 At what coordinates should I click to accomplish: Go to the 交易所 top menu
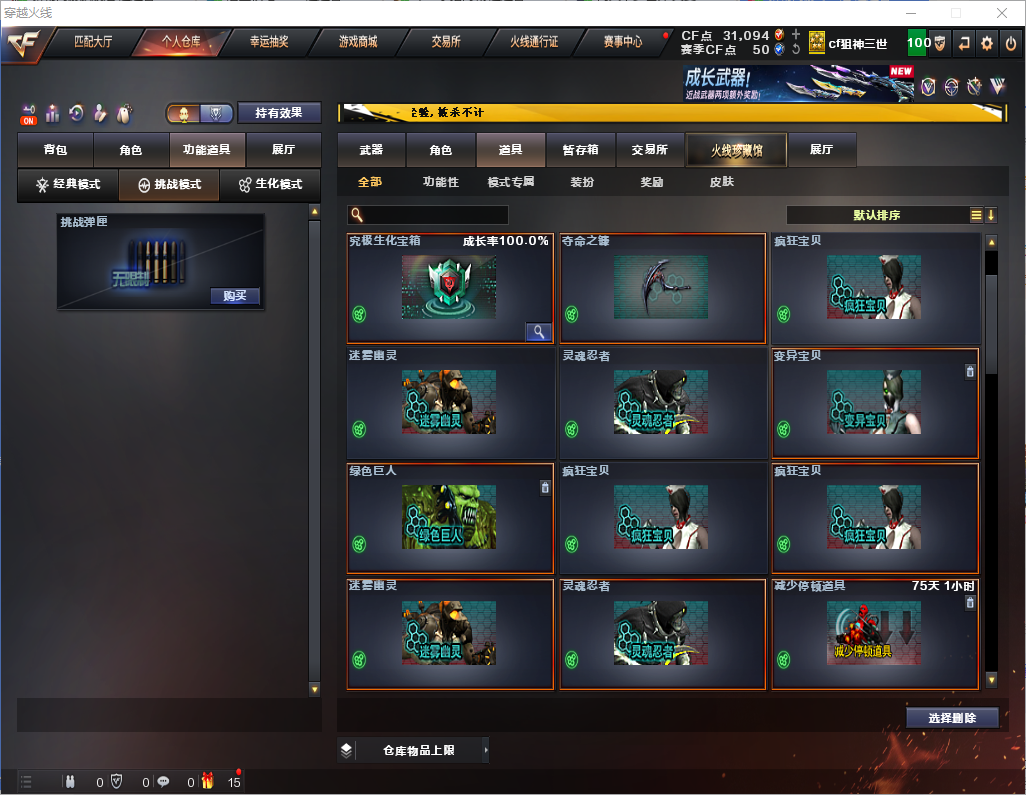click(445, 42)
